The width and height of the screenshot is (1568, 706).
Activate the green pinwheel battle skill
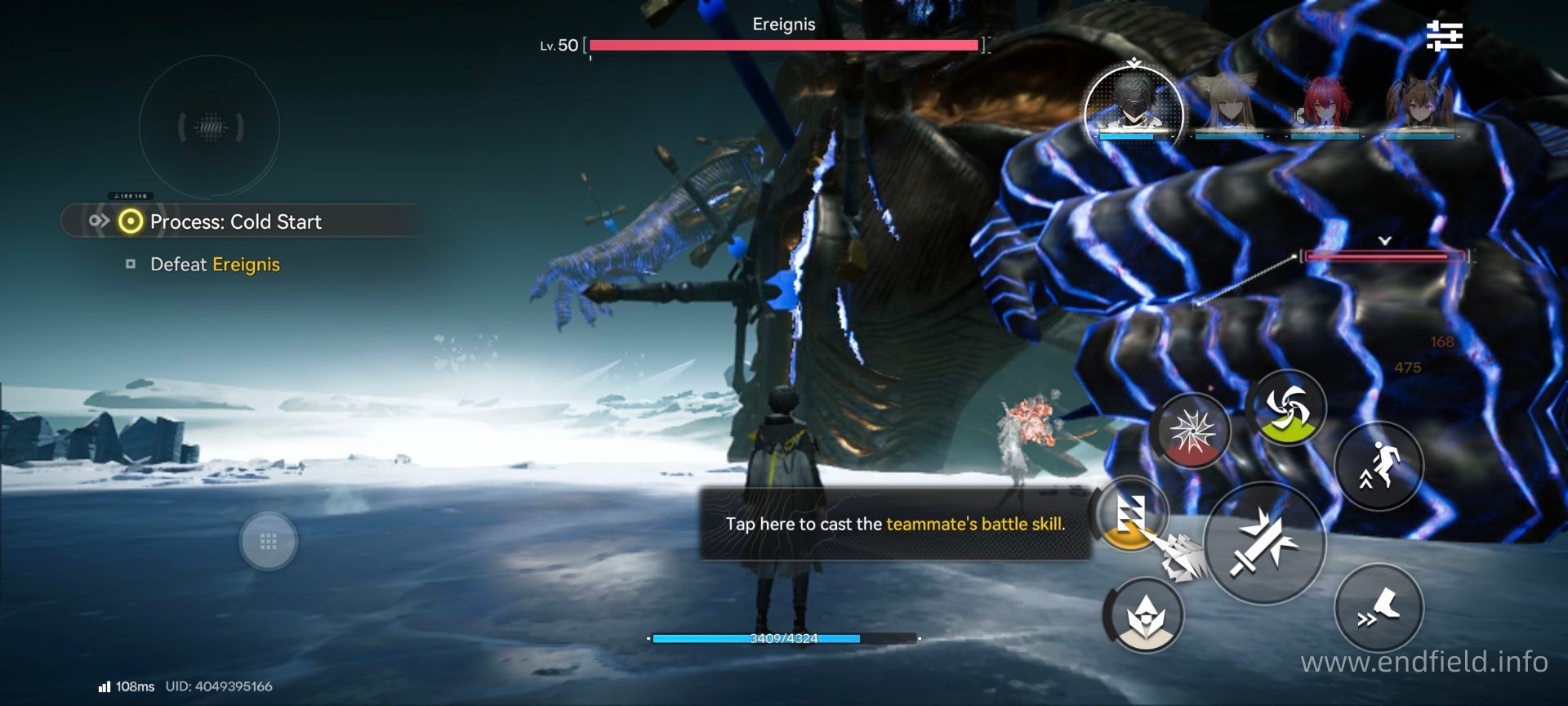[1285, 407]
